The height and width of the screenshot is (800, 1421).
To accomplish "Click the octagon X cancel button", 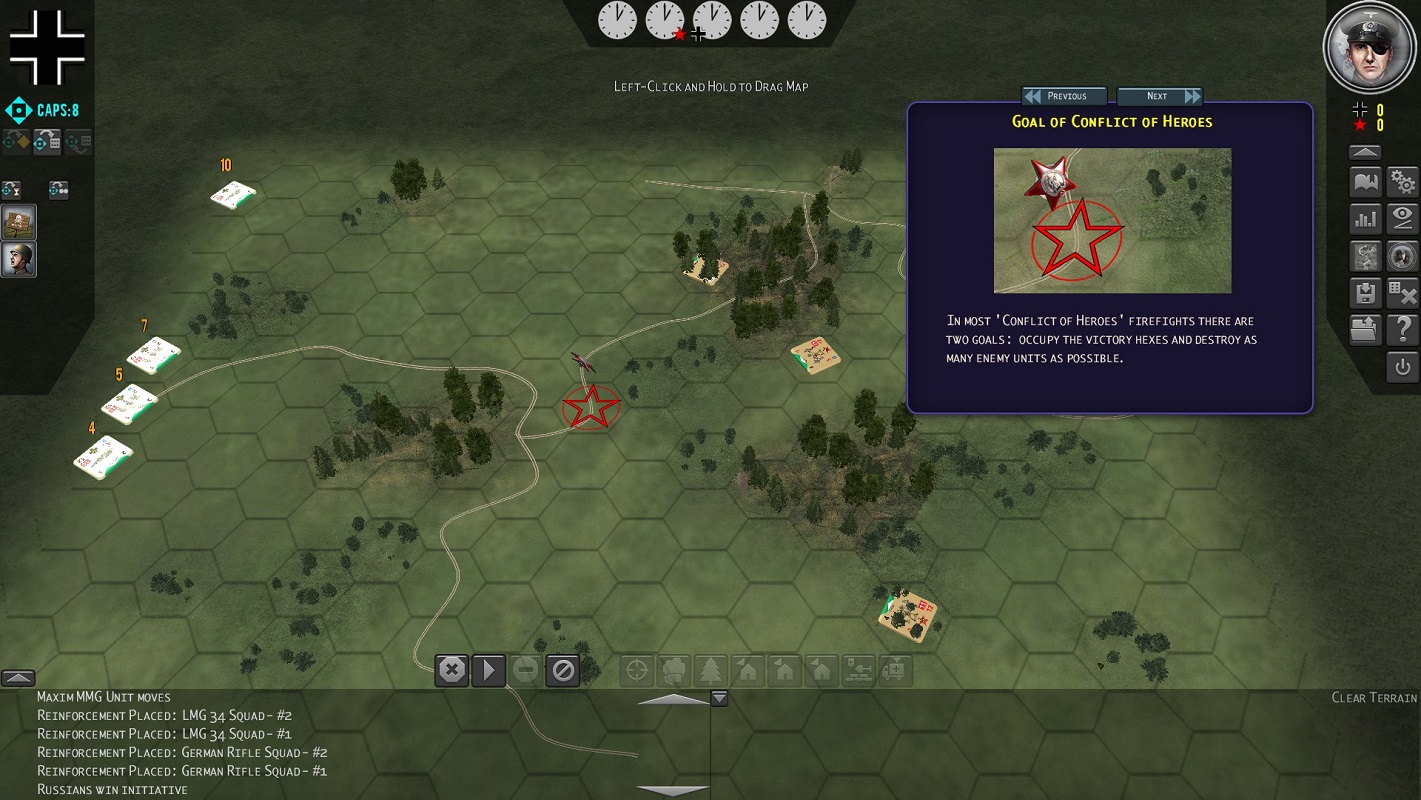I will click(x=452, y=670).
